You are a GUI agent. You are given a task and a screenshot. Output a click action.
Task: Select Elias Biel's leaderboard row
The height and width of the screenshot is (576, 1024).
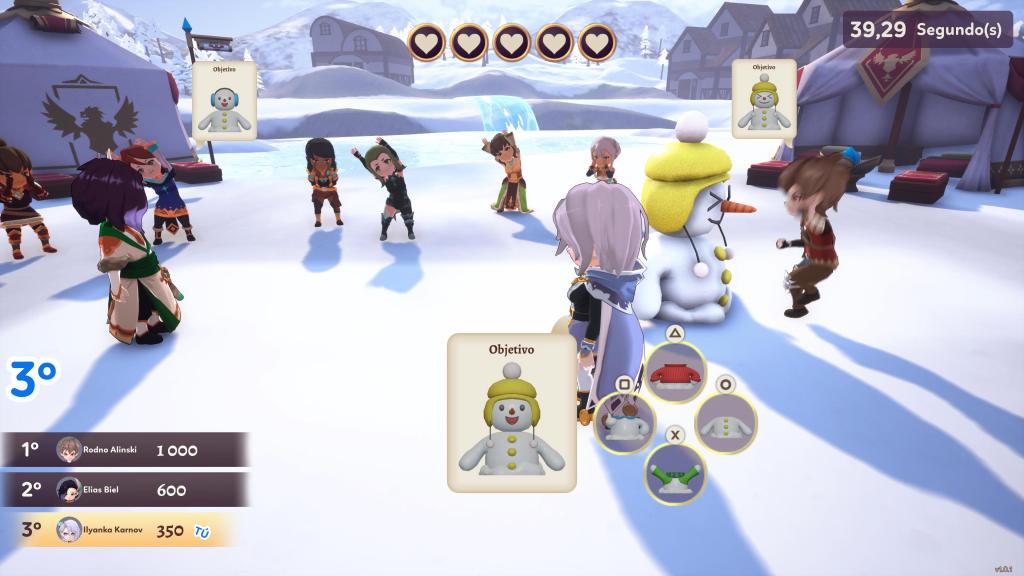pyautogui.click(x=124, y=490)
